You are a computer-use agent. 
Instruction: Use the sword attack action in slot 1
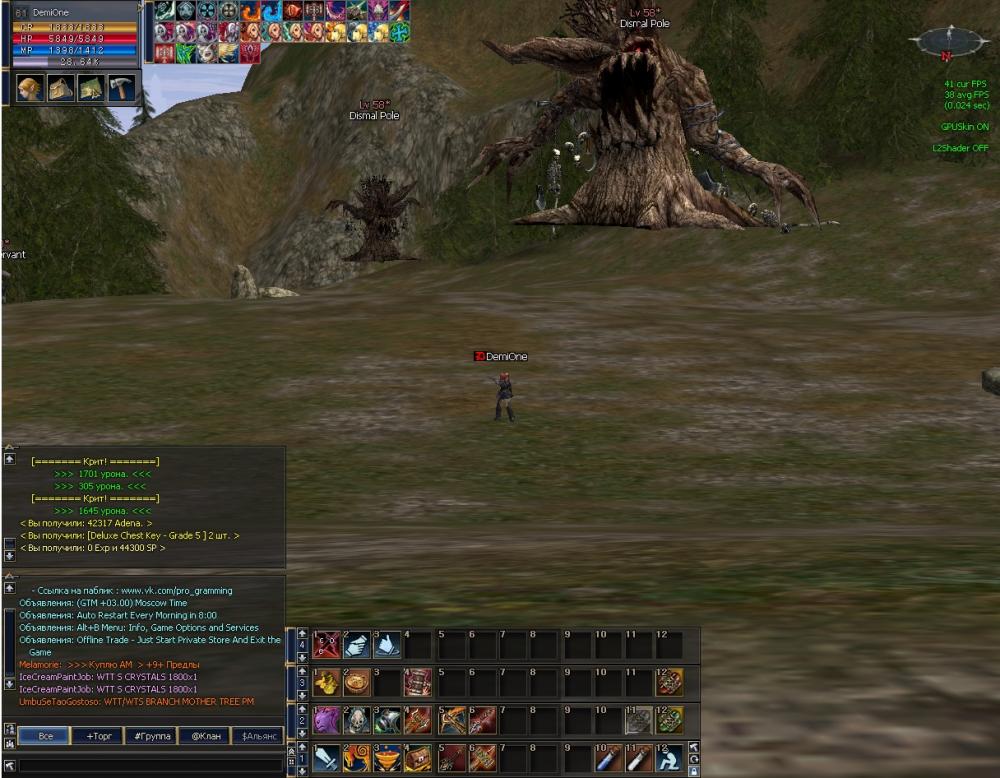(327, 758)
